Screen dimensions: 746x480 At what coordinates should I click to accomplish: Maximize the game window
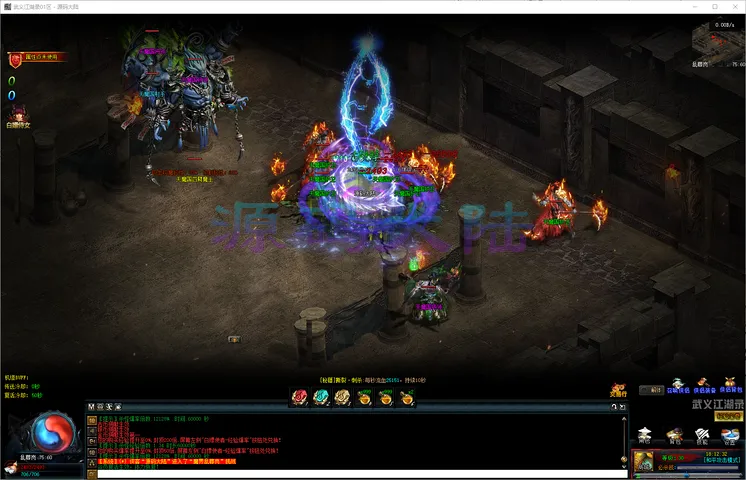coord(712,7)
